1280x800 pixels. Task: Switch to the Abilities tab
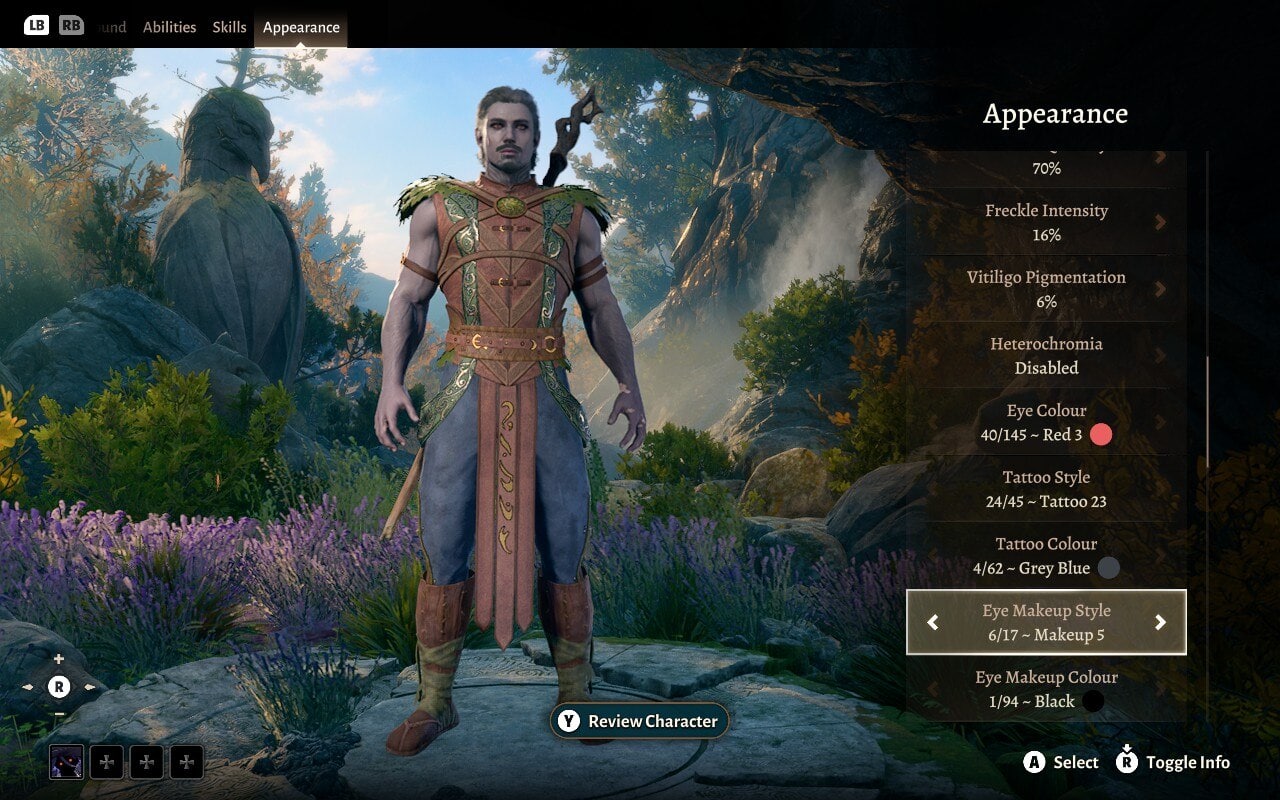pos(169,27)
